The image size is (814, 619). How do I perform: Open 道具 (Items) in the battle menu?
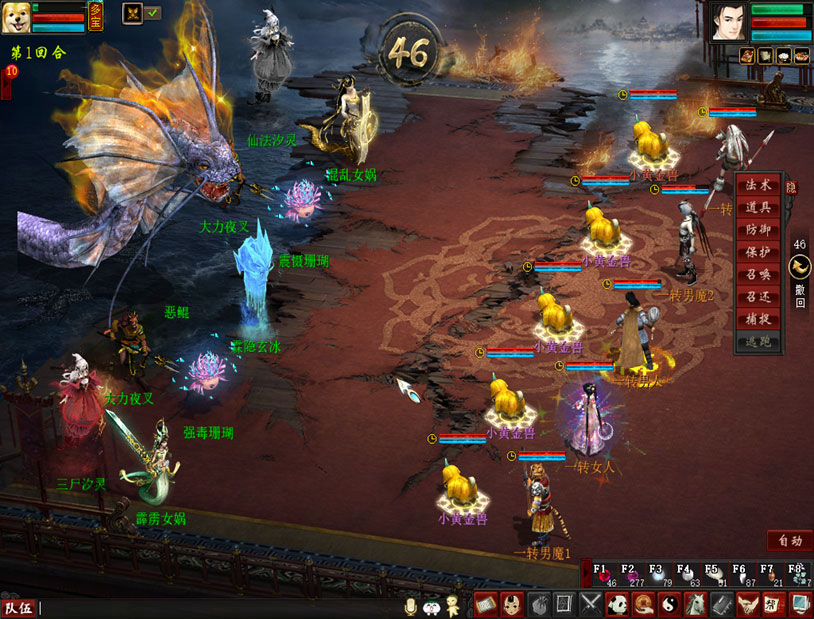pos(758,208)
